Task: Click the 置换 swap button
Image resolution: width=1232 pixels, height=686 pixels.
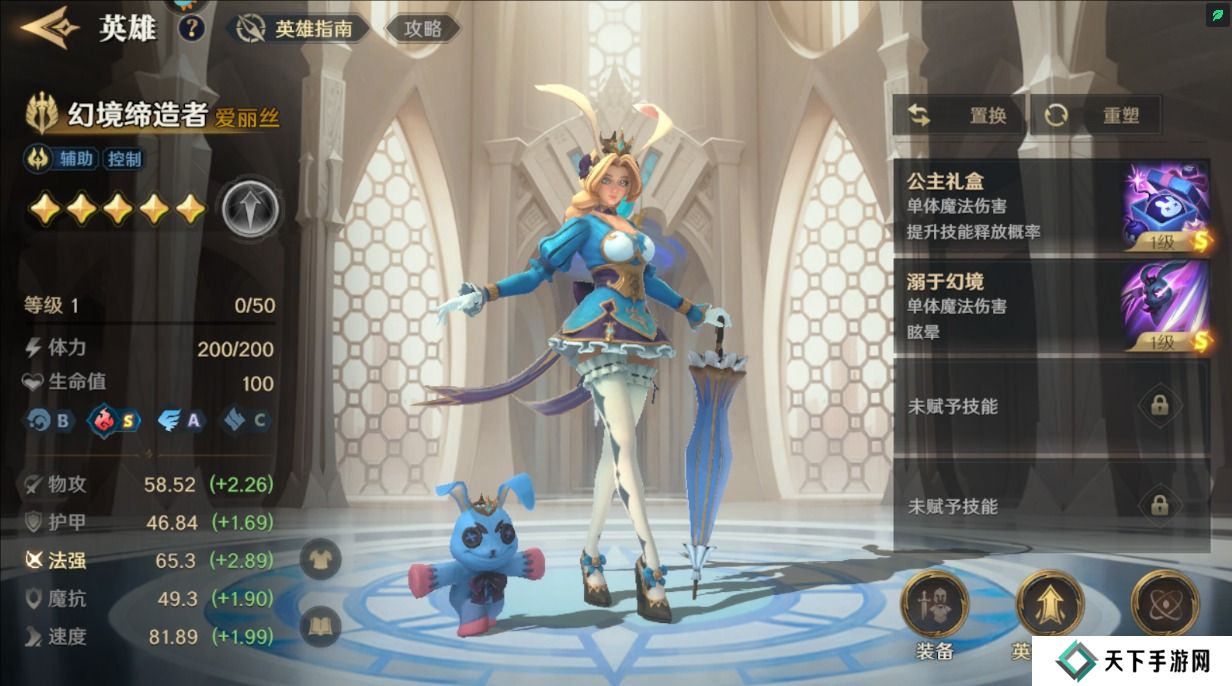Action: [x=960, y=116]
